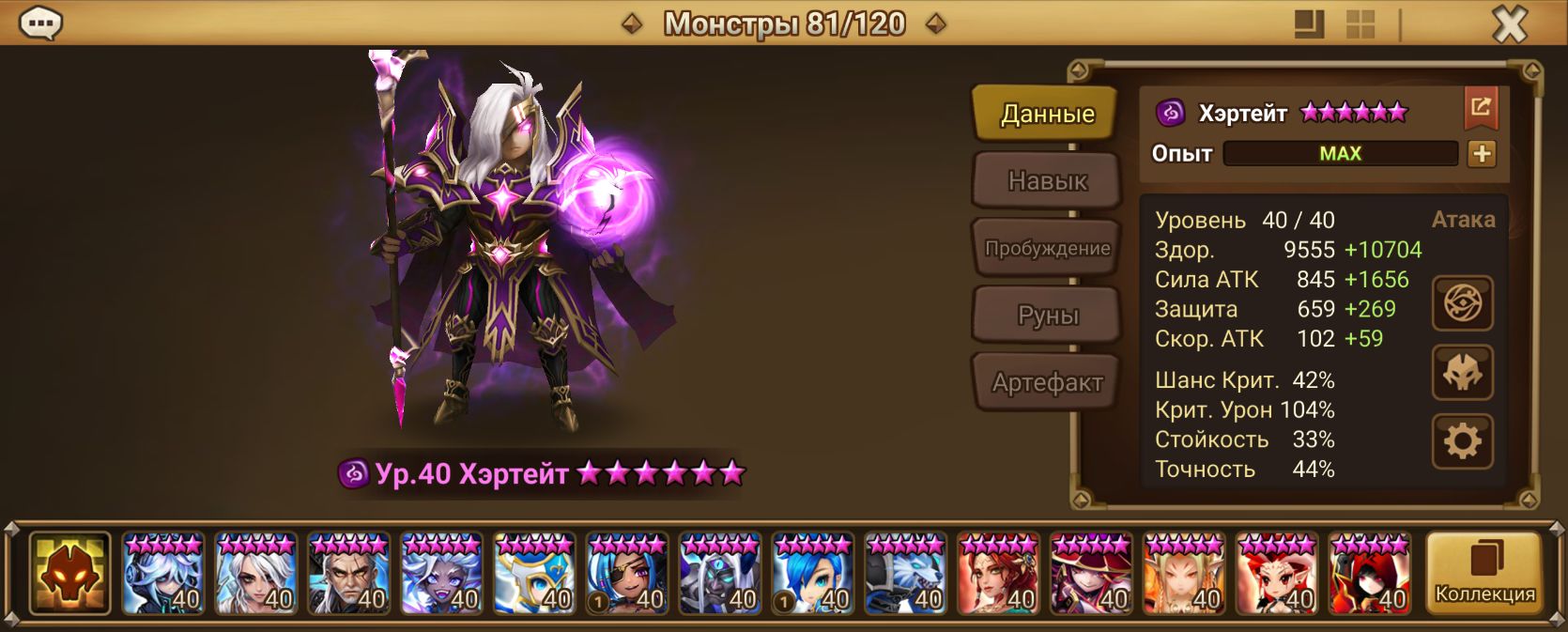The image size is (1568, 632).
Task: Select the Артефакт tab
Action: pos(1046,382)
